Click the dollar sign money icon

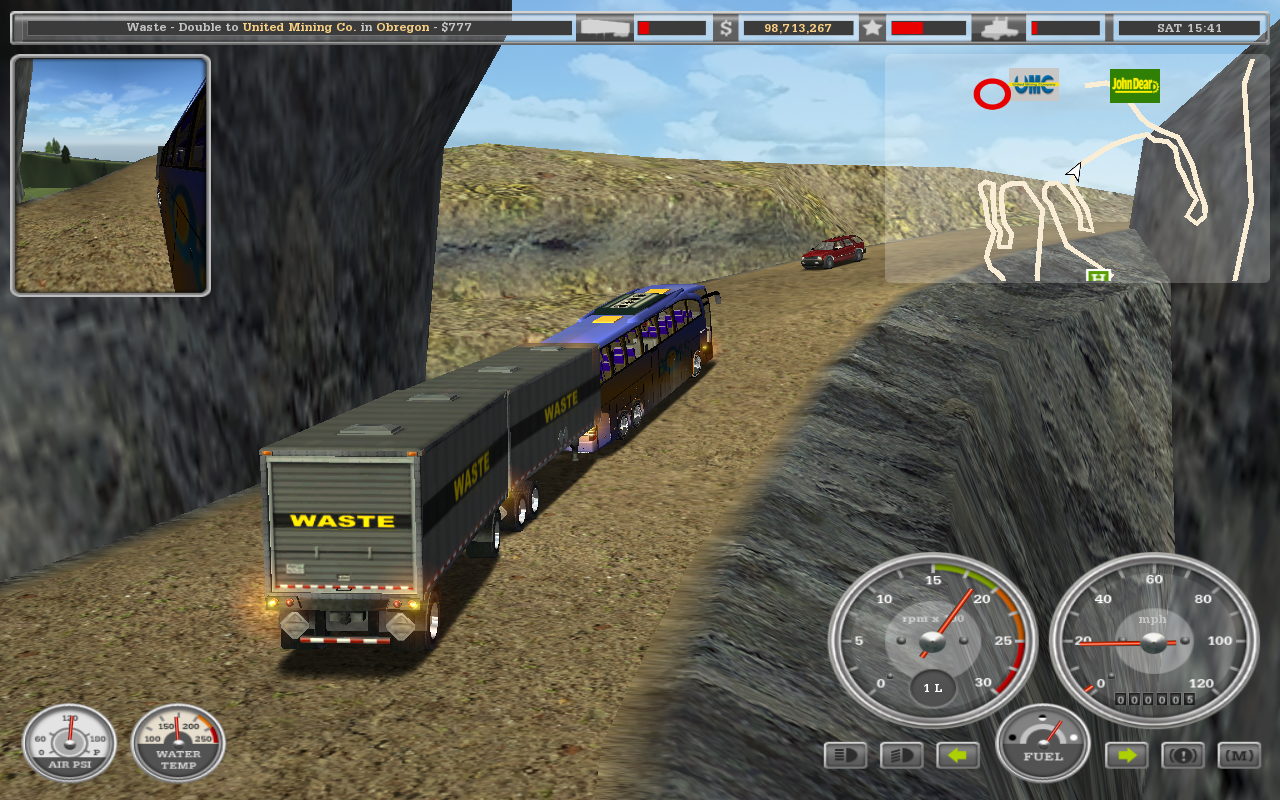coord(726,28)
